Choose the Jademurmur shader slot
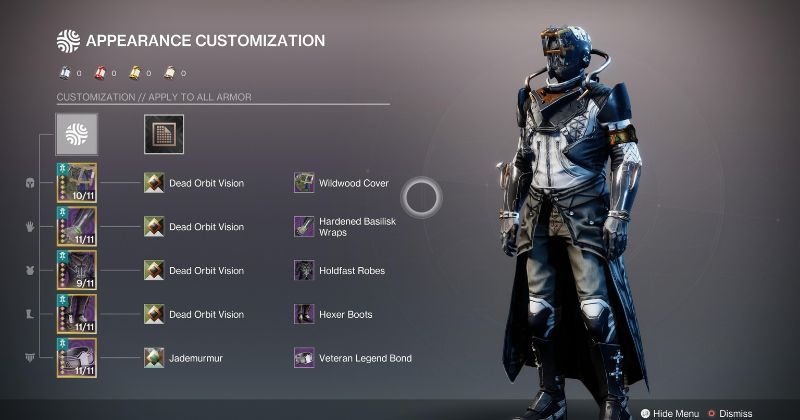Image resolution: width=800 pixels, height=420 pixels. coord(154,357)
